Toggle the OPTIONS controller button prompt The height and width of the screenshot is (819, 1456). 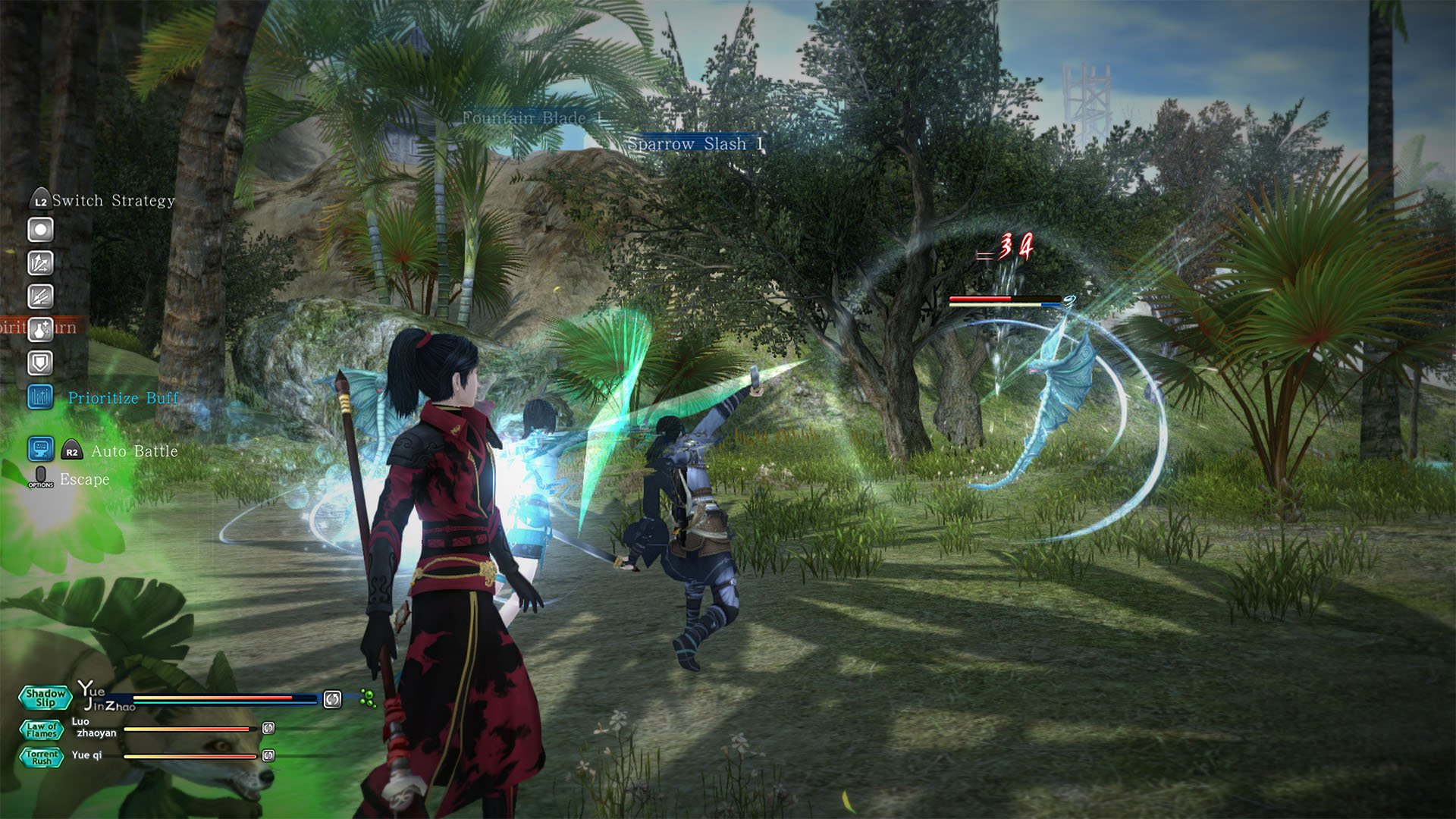[39, 479]
